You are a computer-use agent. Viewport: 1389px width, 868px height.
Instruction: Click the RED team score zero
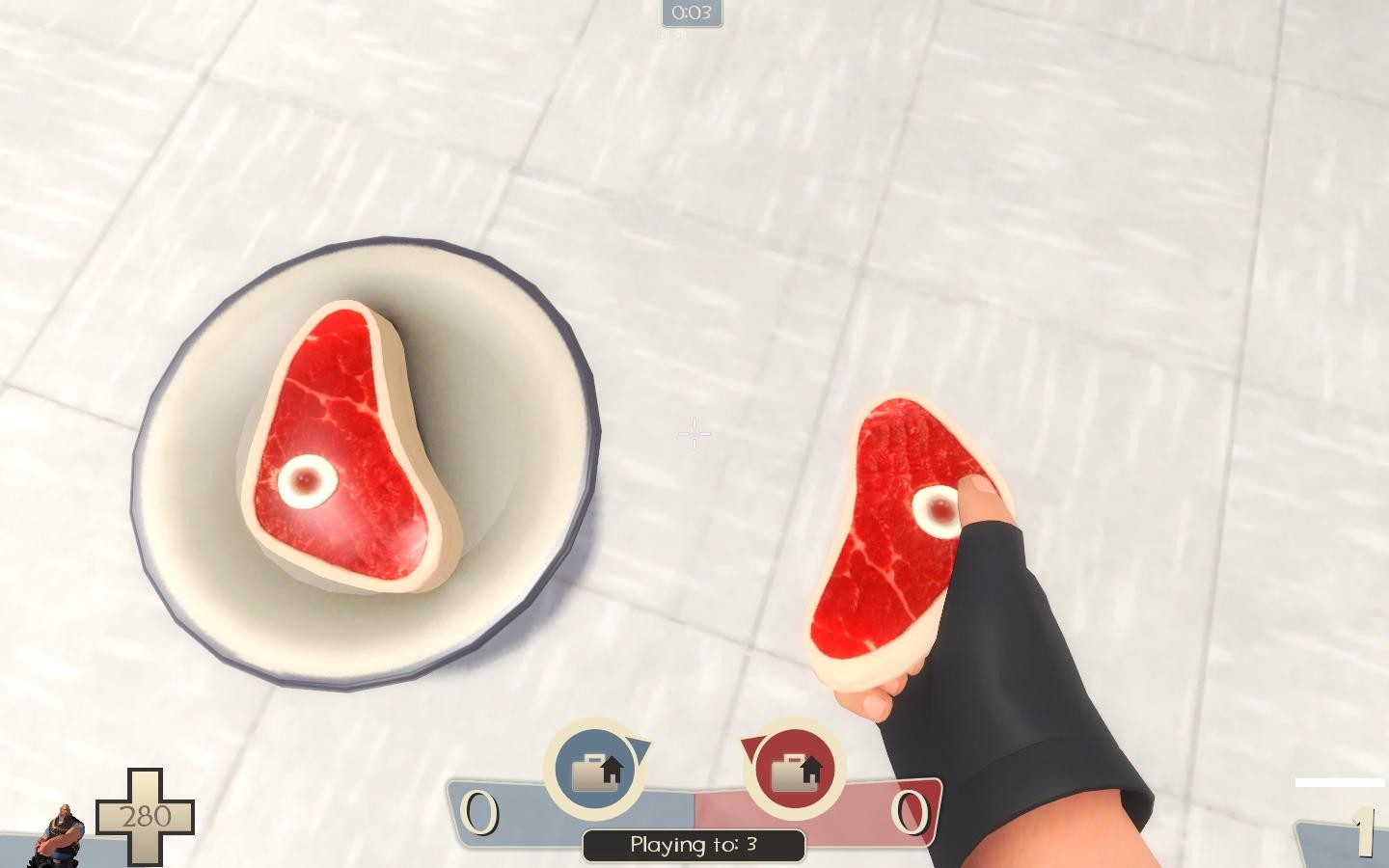pyautogui.click(x=909, y=812)
